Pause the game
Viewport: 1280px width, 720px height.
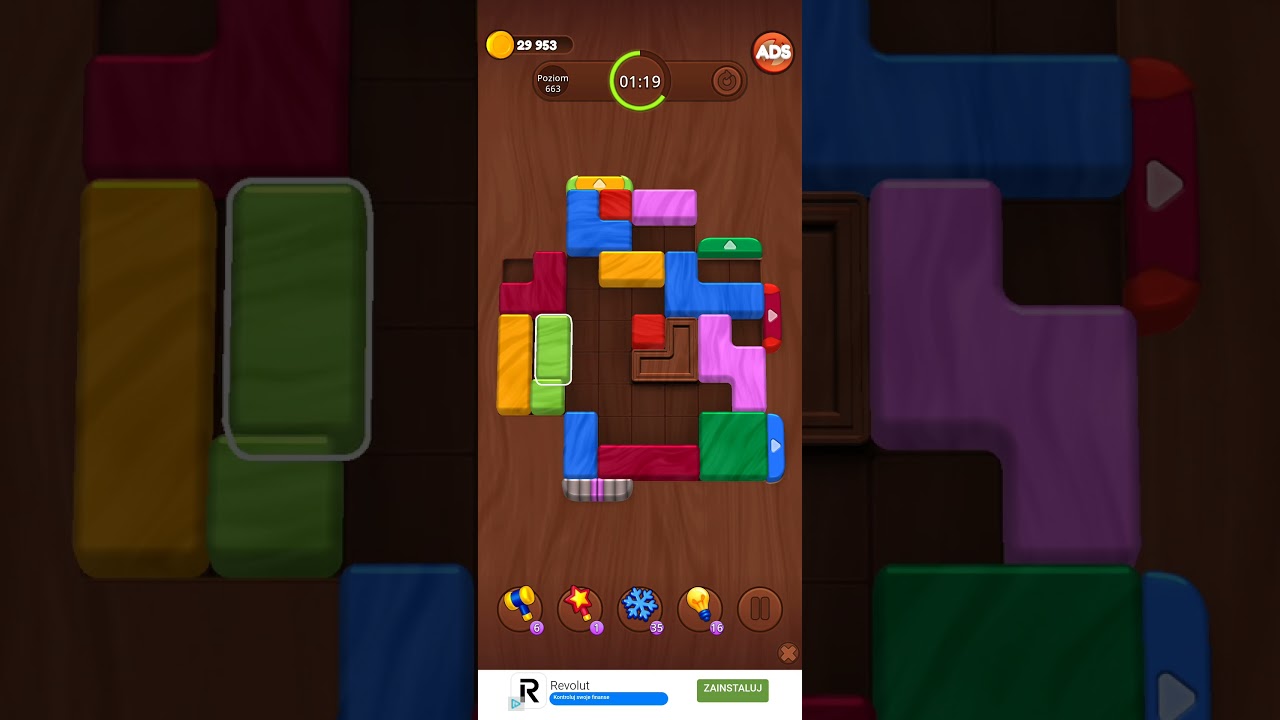click(x=760, y=610)
